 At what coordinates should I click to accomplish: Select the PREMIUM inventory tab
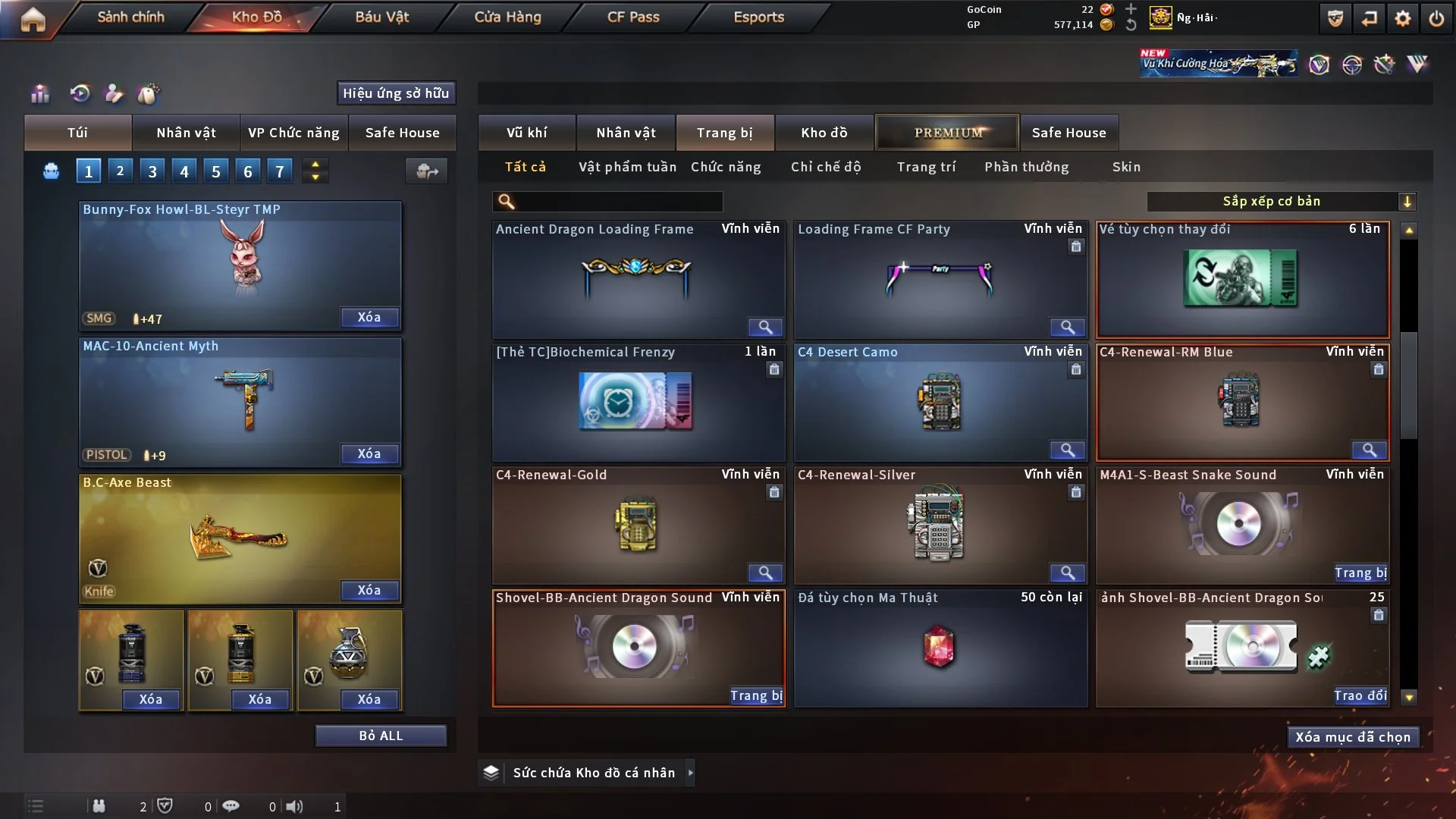948,133
